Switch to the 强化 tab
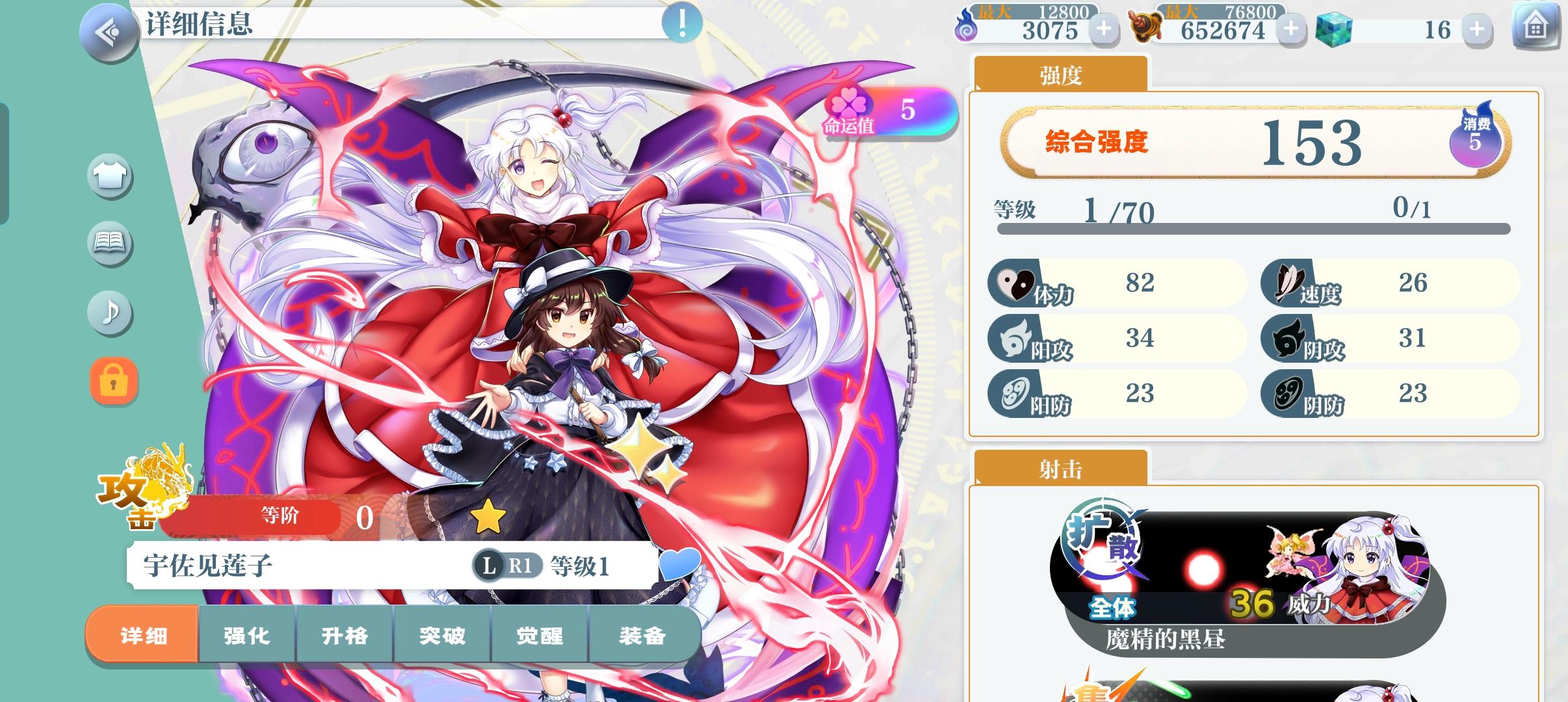 (x=248, y=636)
